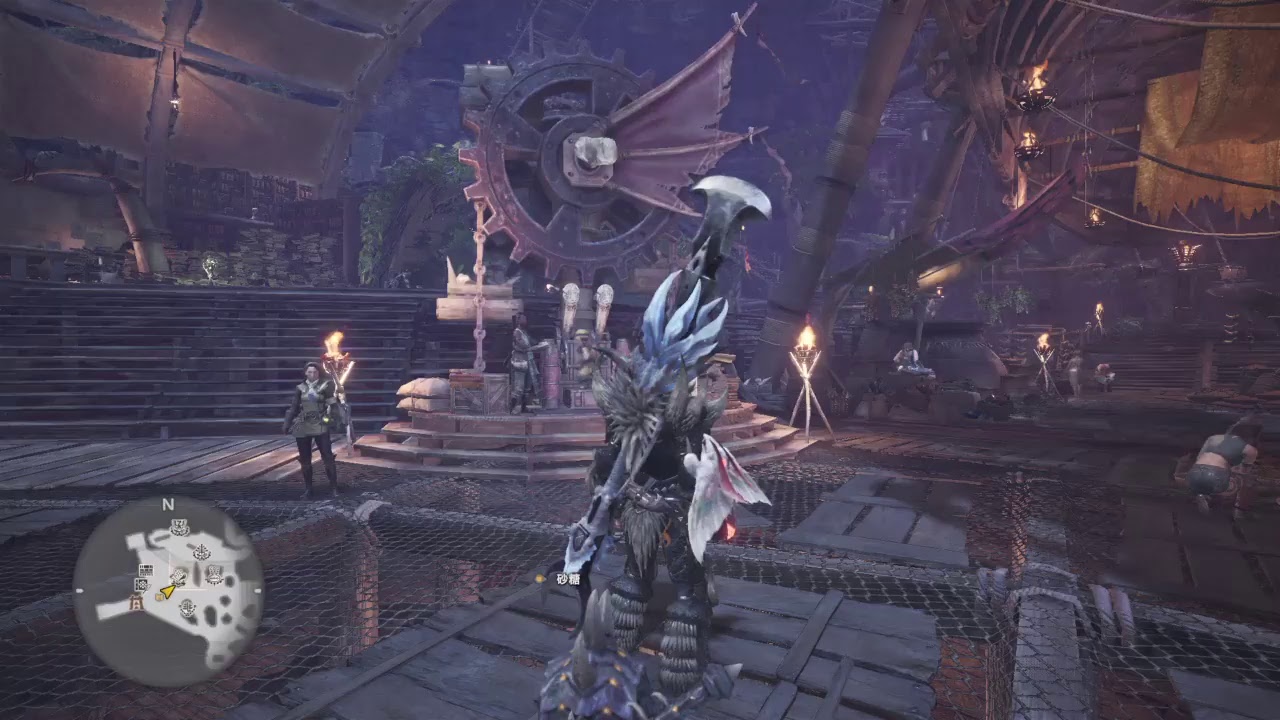The width and height of the screenshot is (1280, 720).
Task: Click the southern facility icon on the minimap
Action: pyautogui.click(x=186, y=607)
